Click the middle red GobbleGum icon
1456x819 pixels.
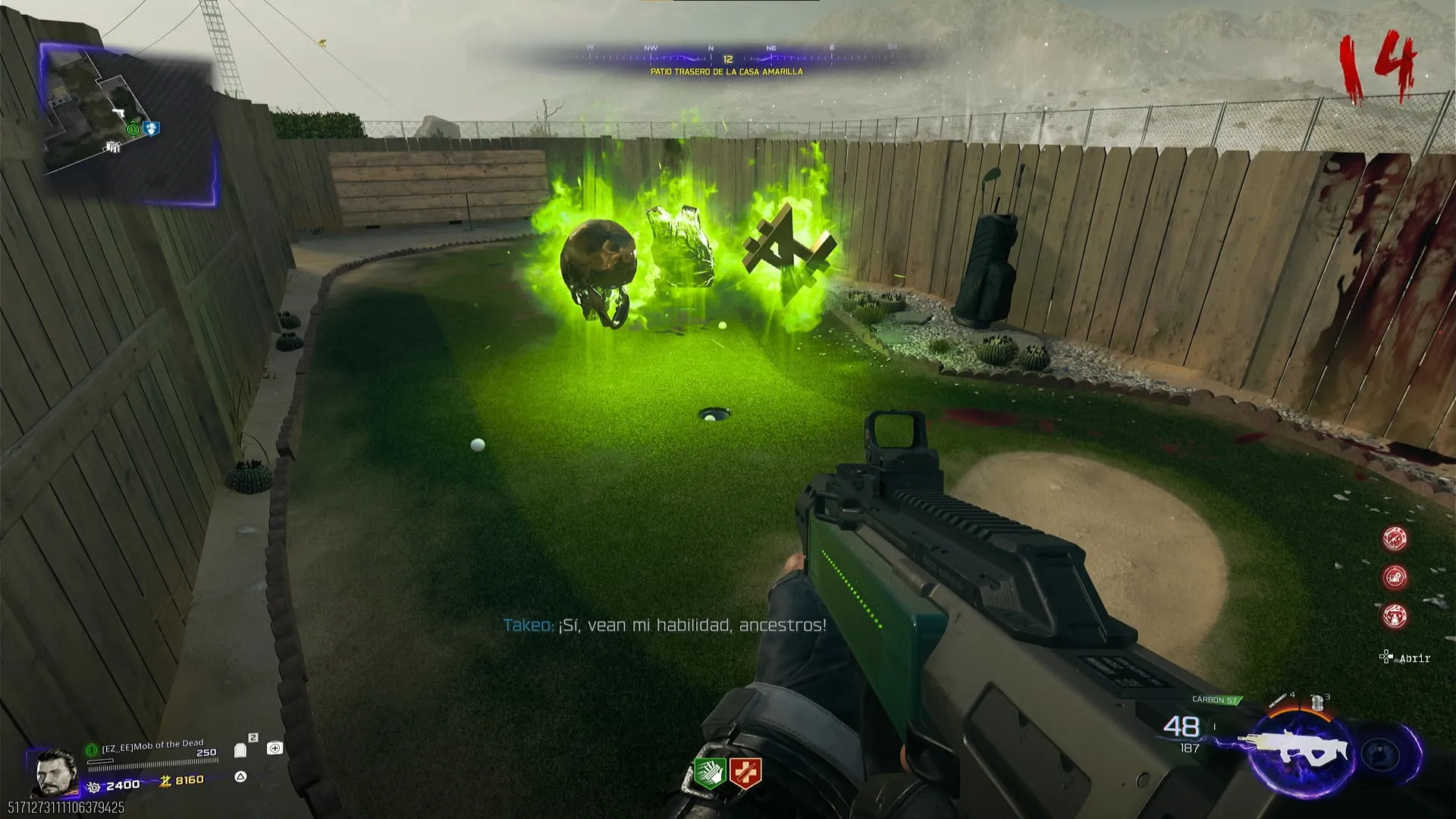coord(1394,577)
